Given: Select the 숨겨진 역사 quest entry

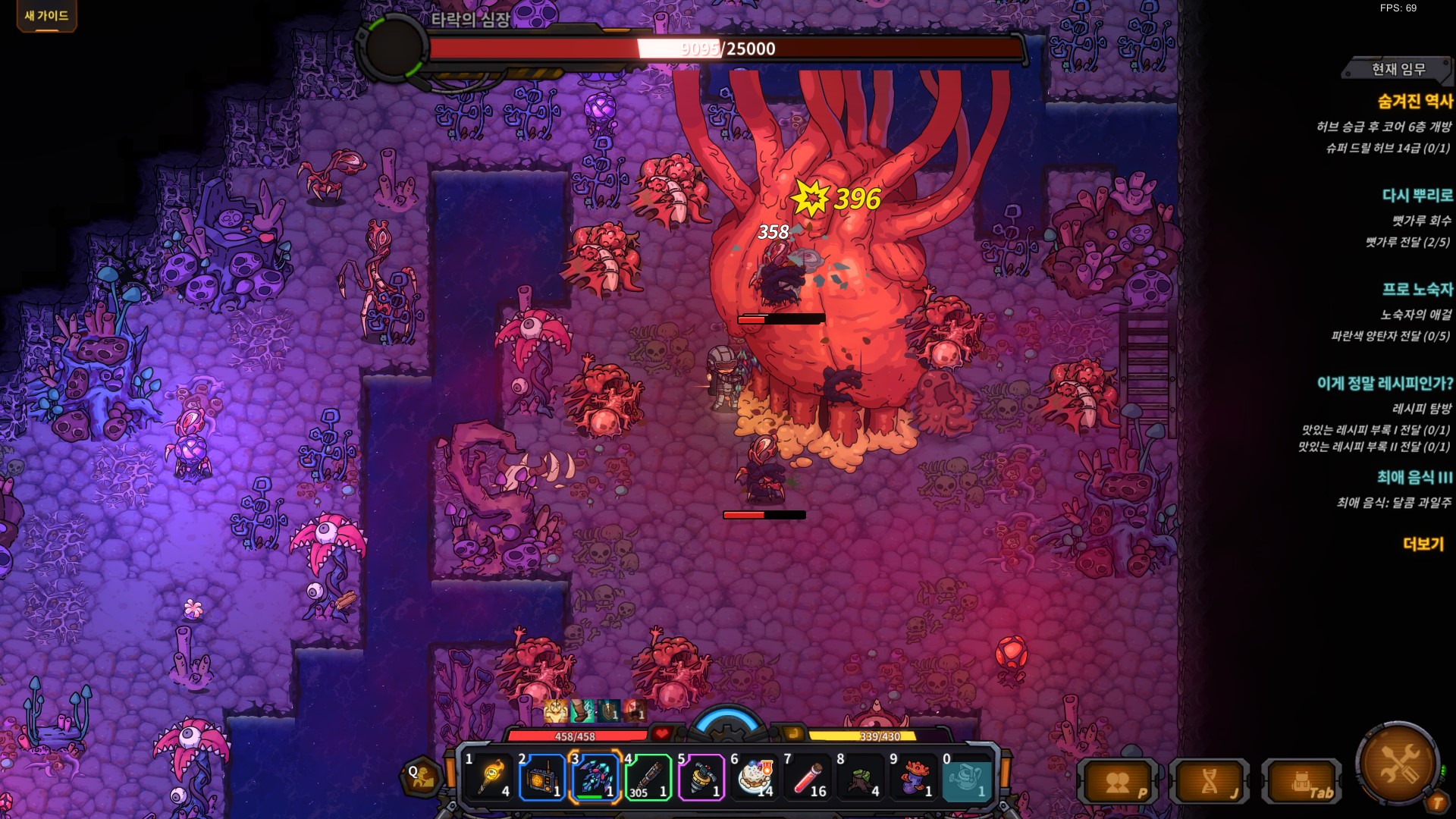Looking at the screenshot, I should click(1415, 101).
